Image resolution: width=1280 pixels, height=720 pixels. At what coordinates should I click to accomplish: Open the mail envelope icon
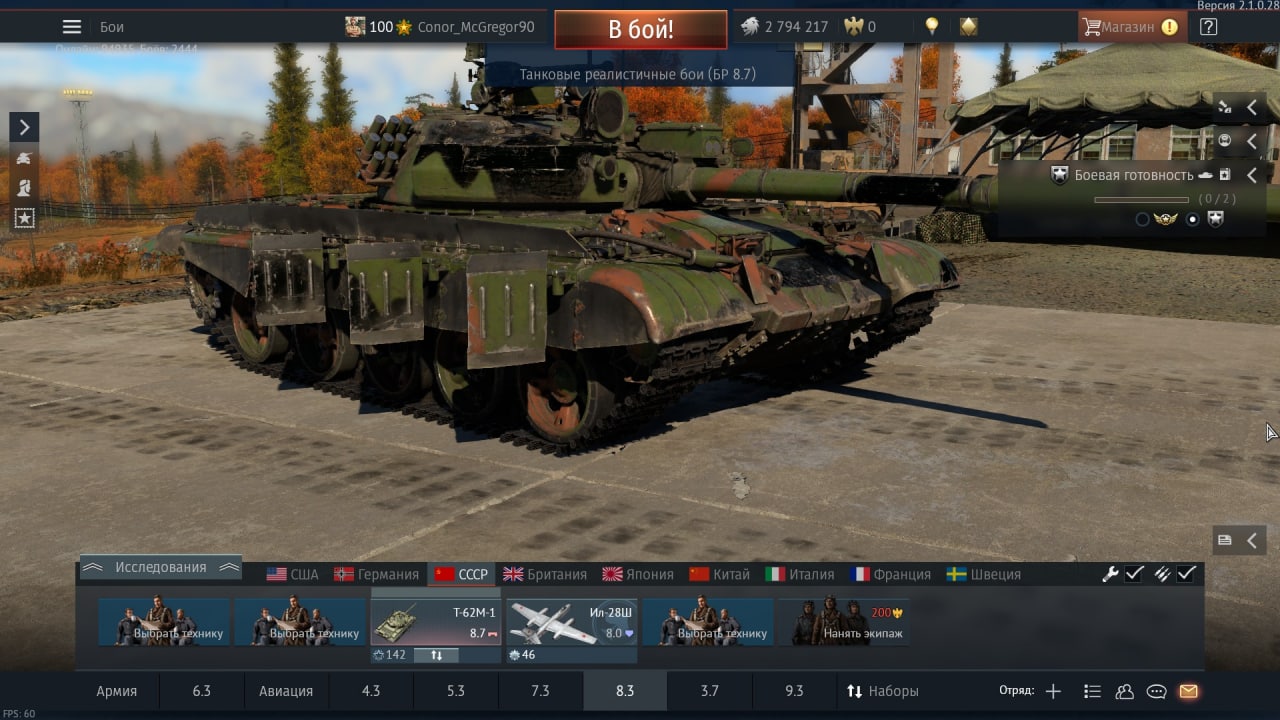tap(1188, 691)
